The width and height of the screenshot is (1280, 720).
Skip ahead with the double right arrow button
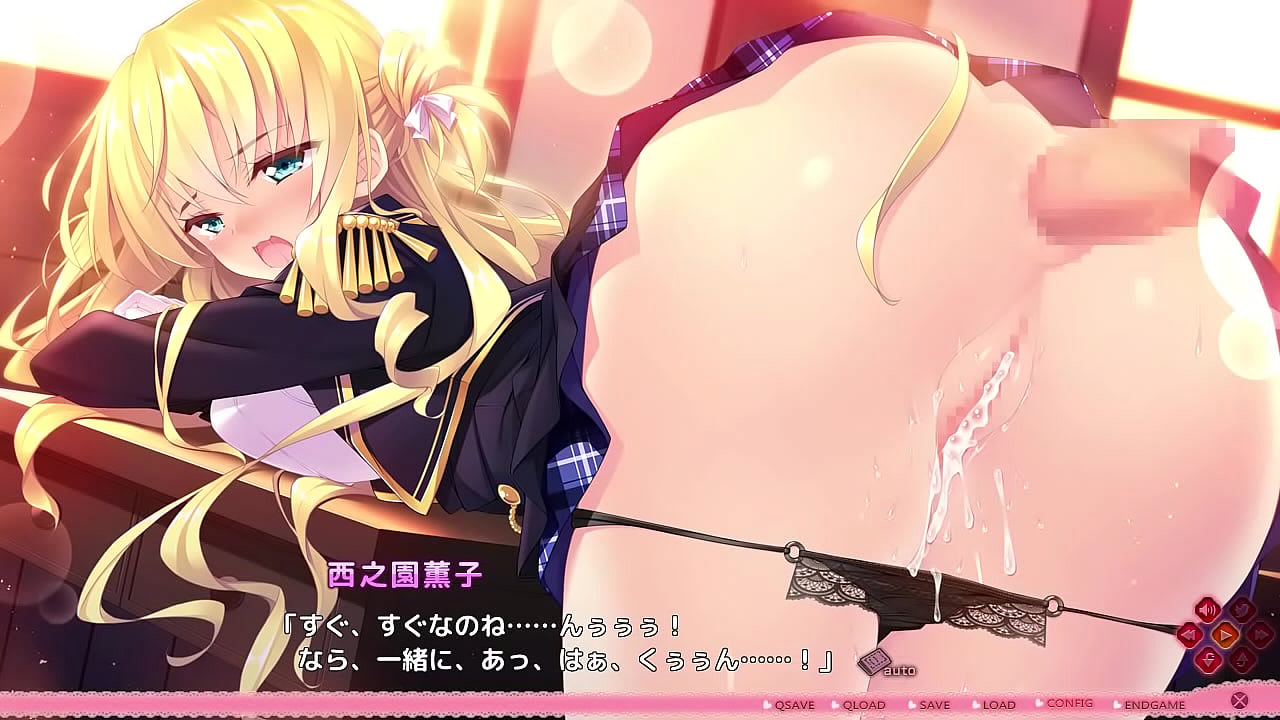1260,634
